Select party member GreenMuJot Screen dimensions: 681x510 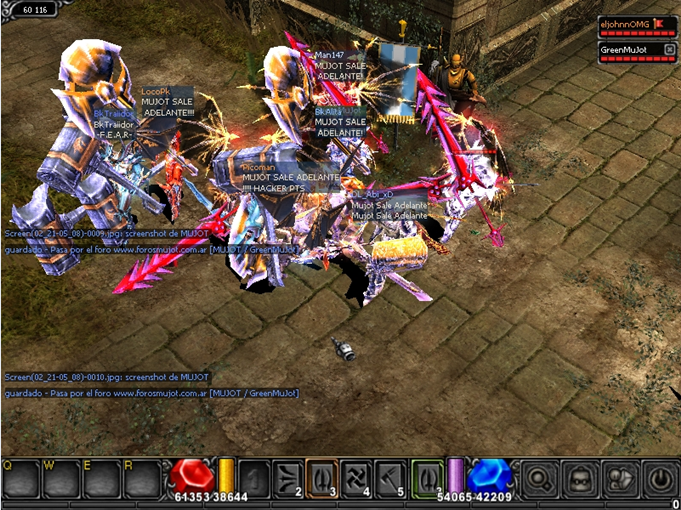coord(624,48)
